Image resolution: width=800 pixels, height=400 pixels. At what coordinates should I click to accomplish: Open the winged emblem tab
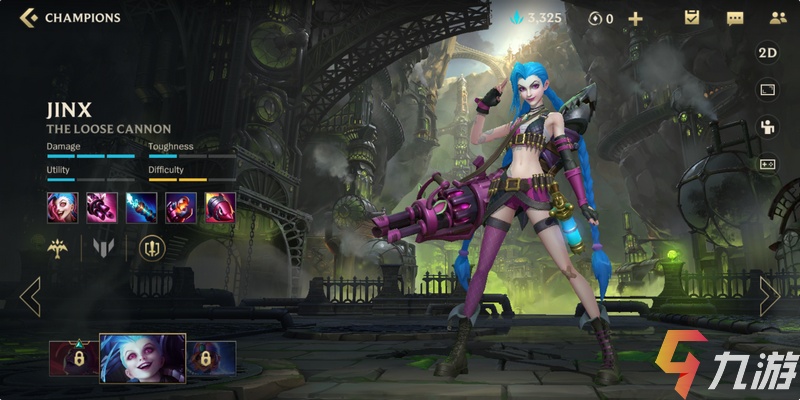(59, 247)
